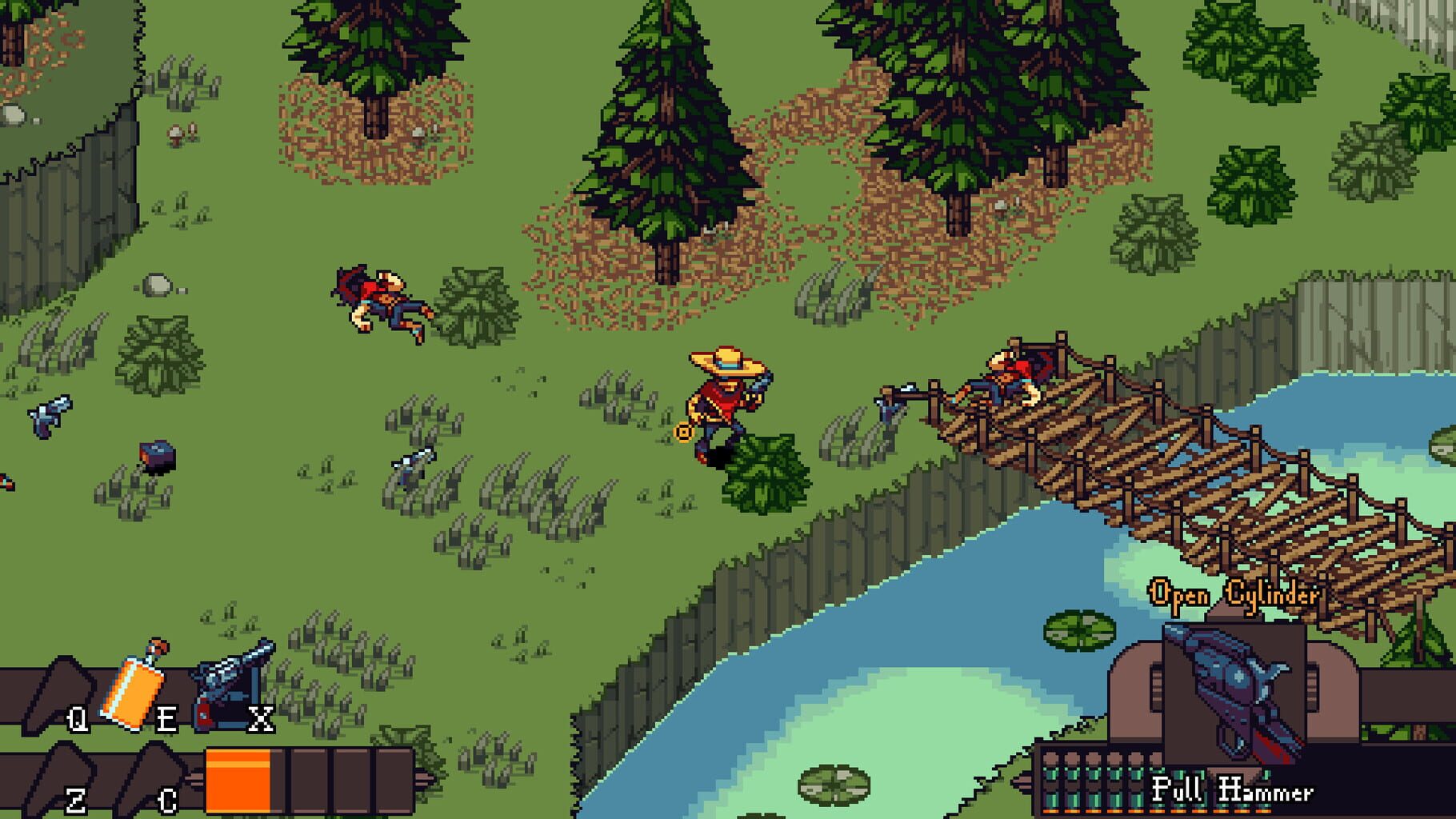This screenshot has width=1456, height=819.
Task: Click the lily pad in the river
Action: point(1080,632)
